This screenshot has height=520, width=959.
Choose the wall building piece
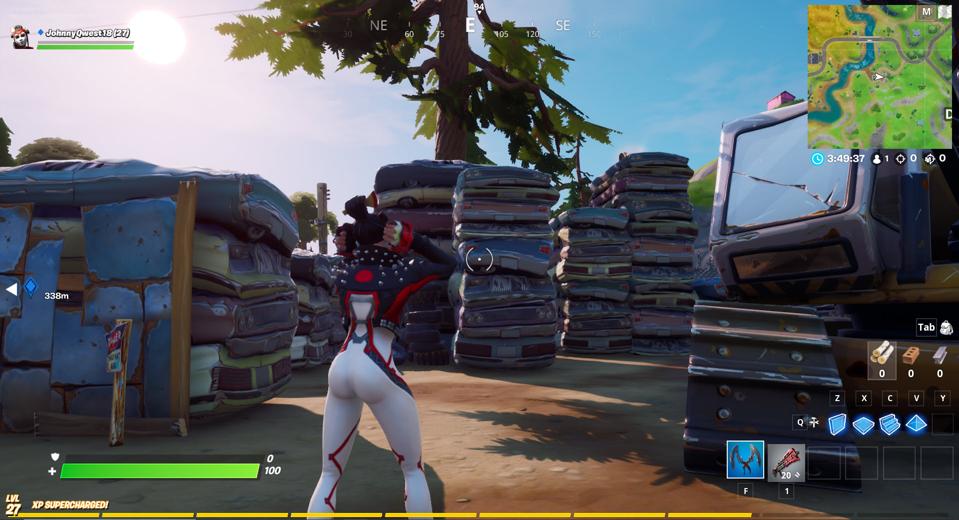[x=837, y=424]
